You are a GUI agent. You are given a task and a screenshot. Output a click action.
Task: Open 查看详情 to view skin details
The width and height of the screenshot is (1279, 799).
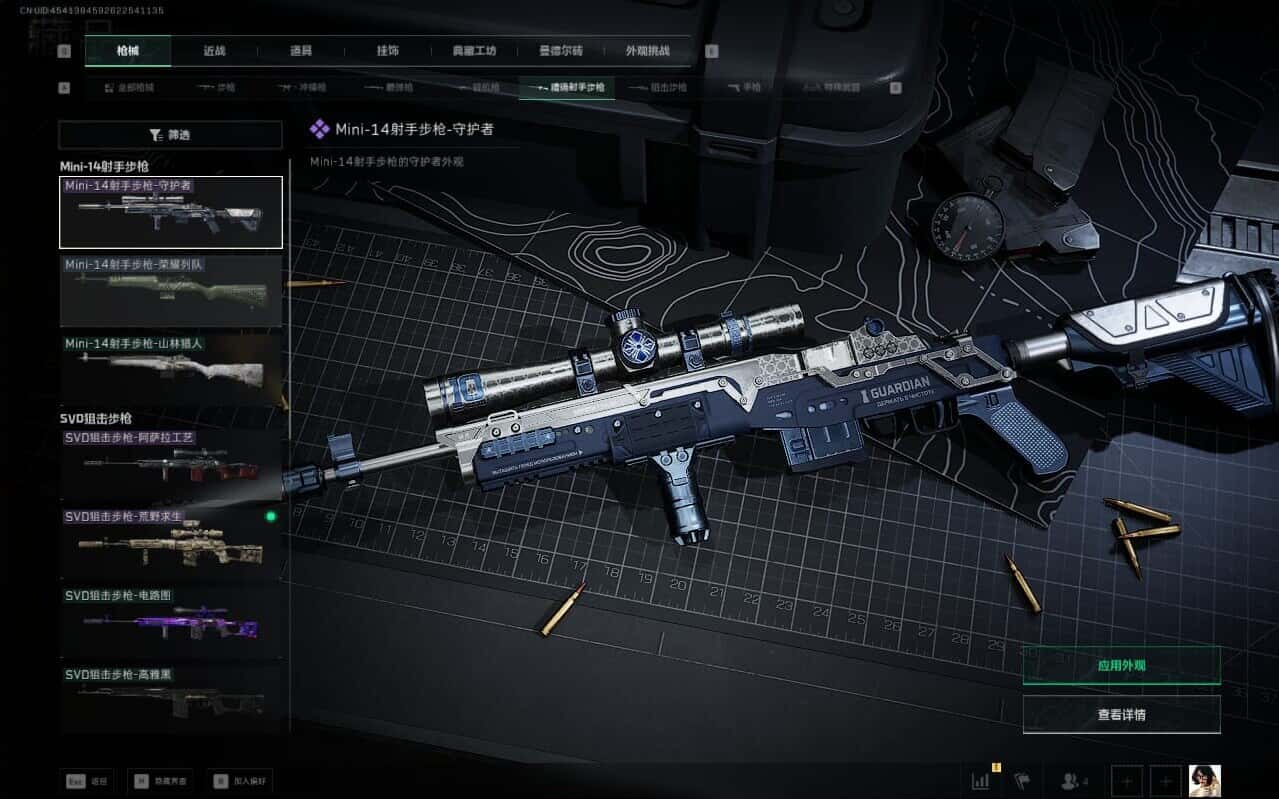click(1121, 714)
